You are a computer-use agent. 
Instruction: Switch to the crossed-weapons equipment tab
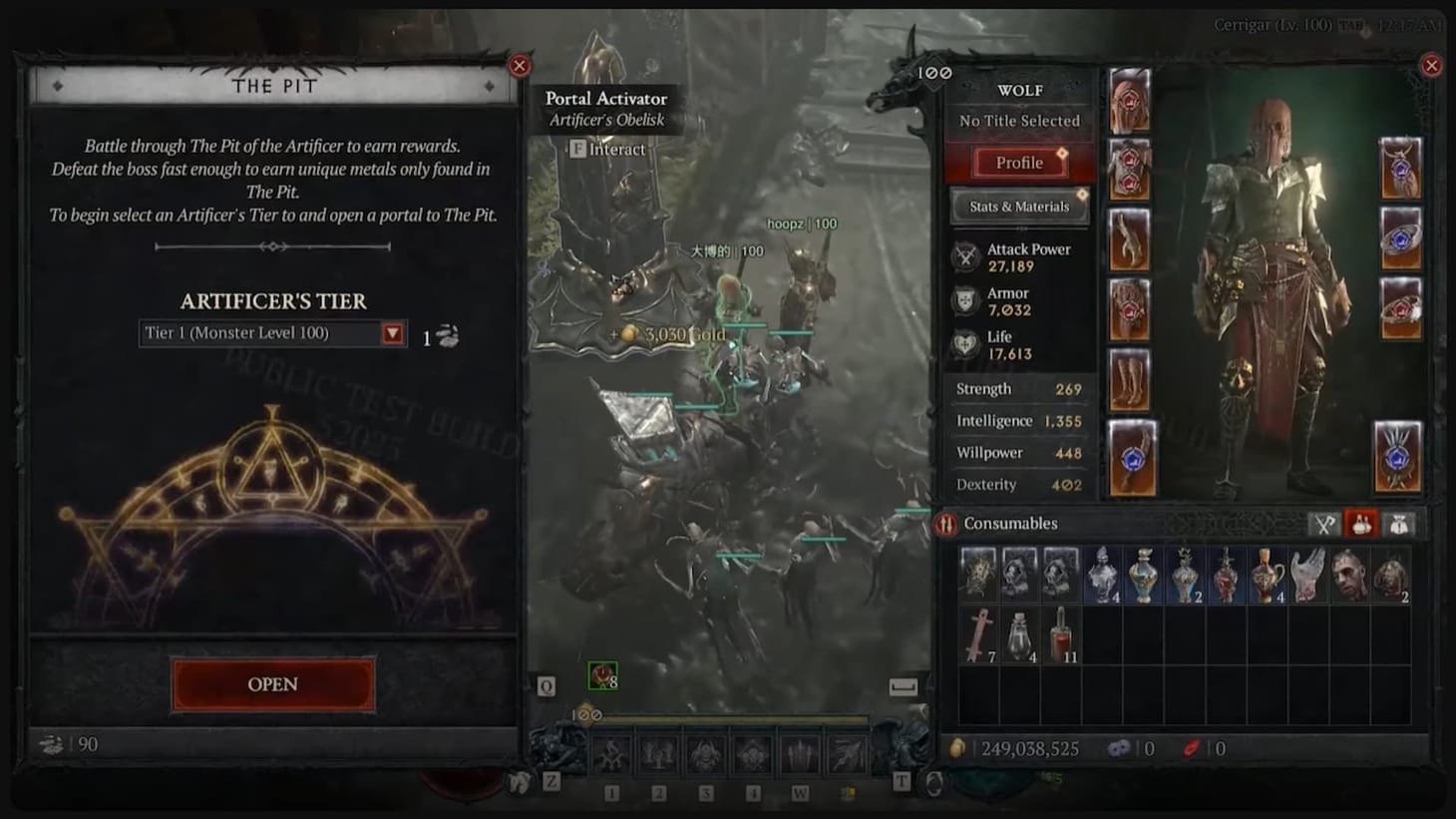(x=1323, y=522)
